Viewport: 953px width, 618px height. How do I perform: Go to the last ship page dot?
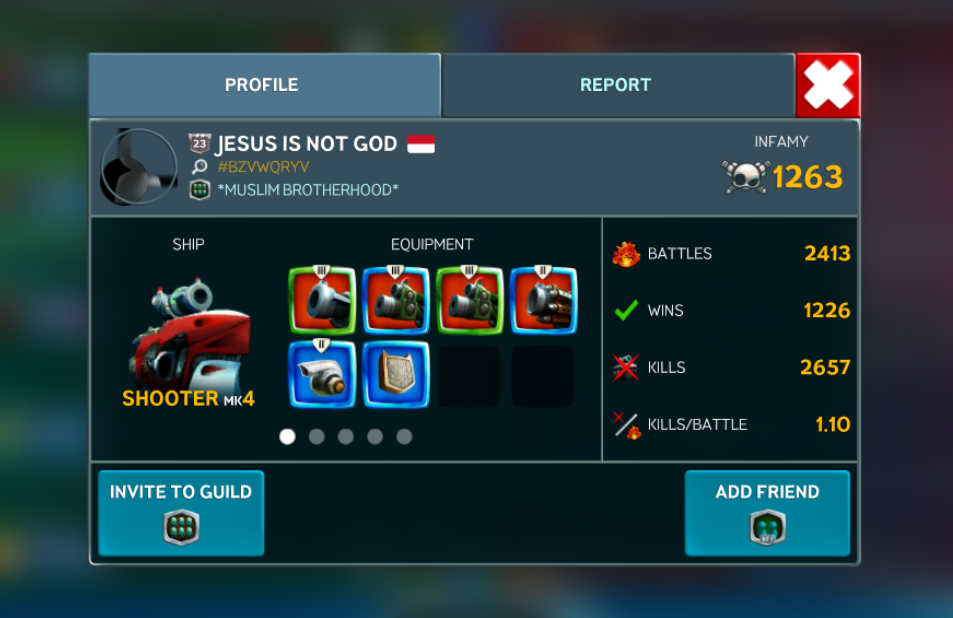(x=404, y=437)
